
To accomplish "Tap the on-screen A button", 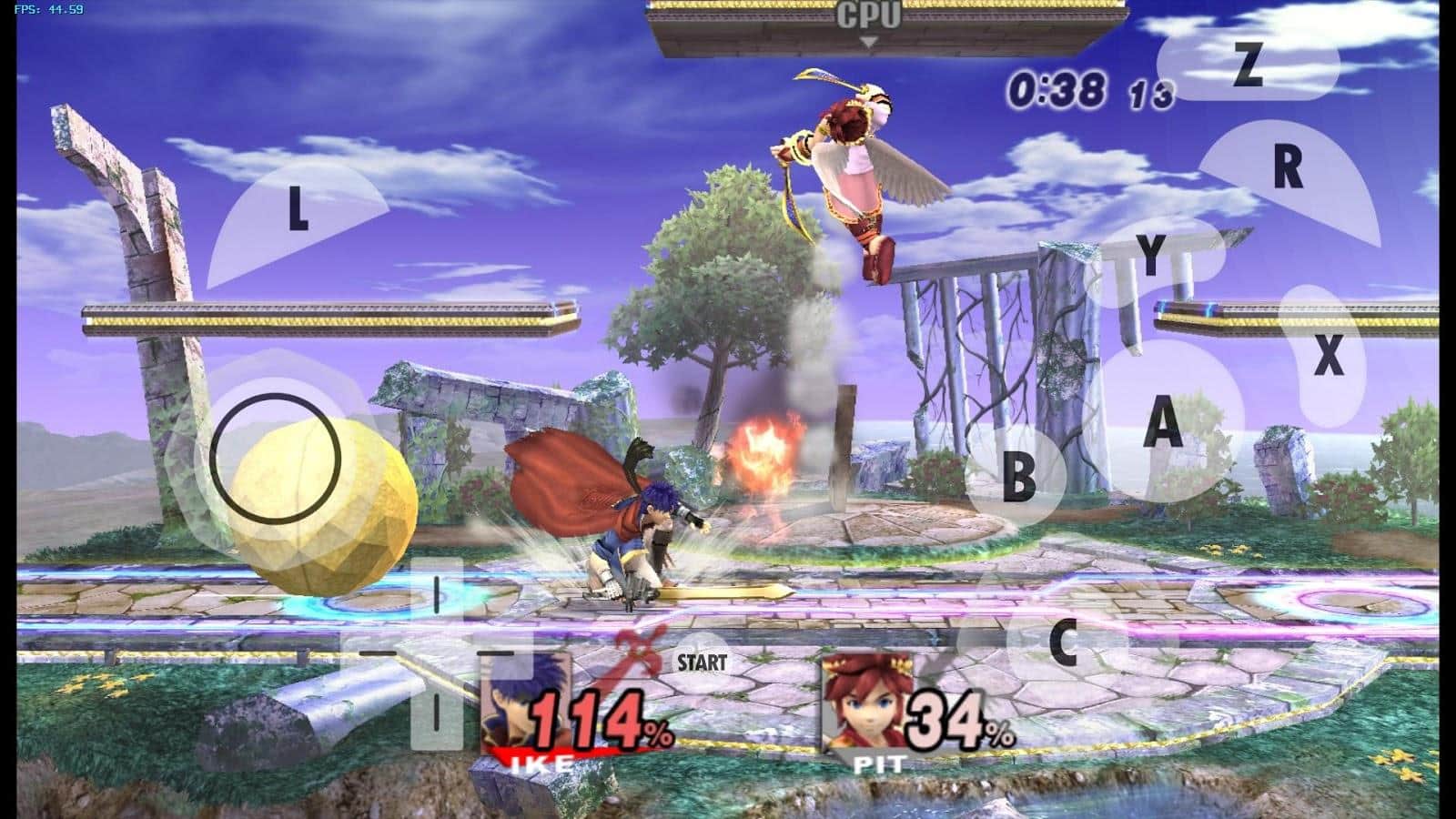I will (x=1162, y=421).
